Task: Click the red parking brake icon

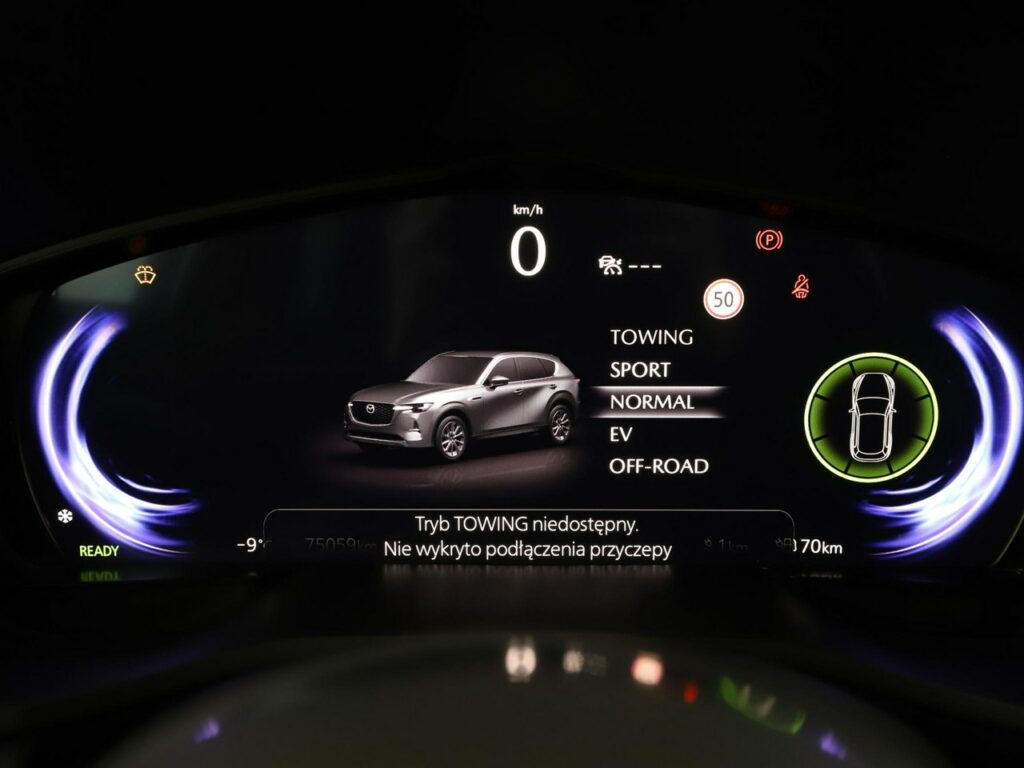Action: tap(769, 240)
